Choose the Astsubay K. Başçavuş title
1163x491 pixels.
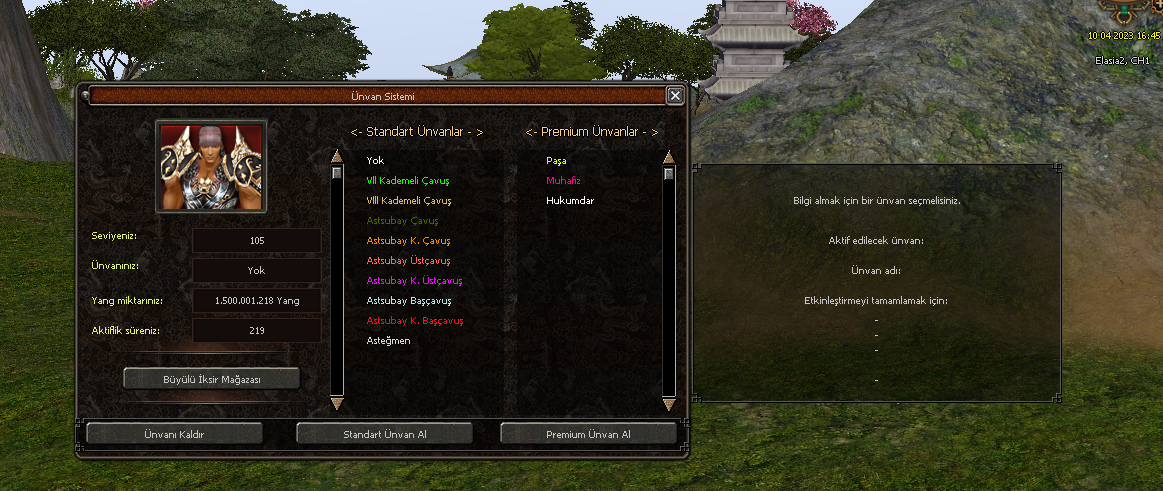(415, 321)
